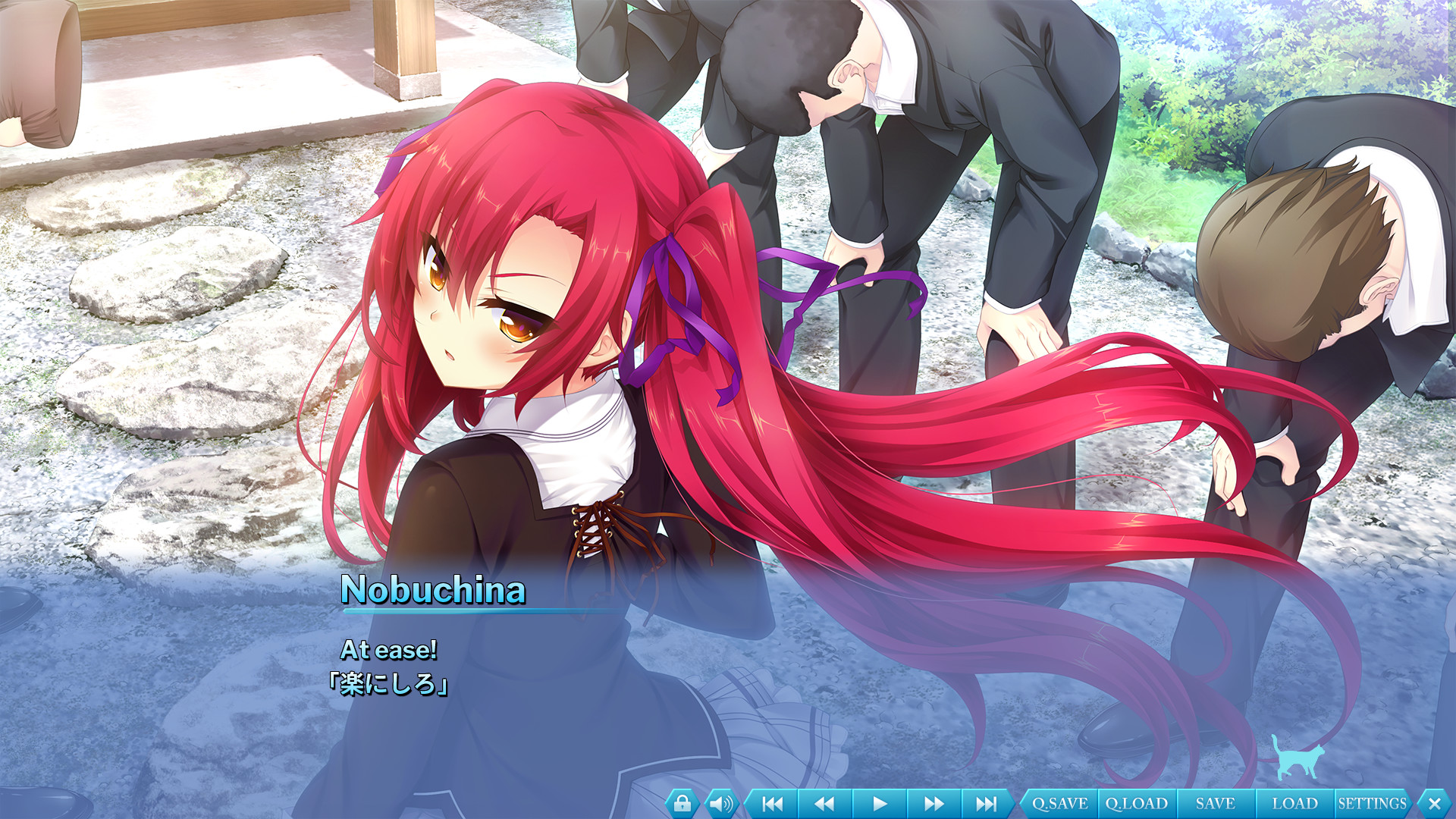Viewport: 1456px width, 819px height.
Task: Click Q.LOAD to quick load the game
Action: [x=1136, y=802]
